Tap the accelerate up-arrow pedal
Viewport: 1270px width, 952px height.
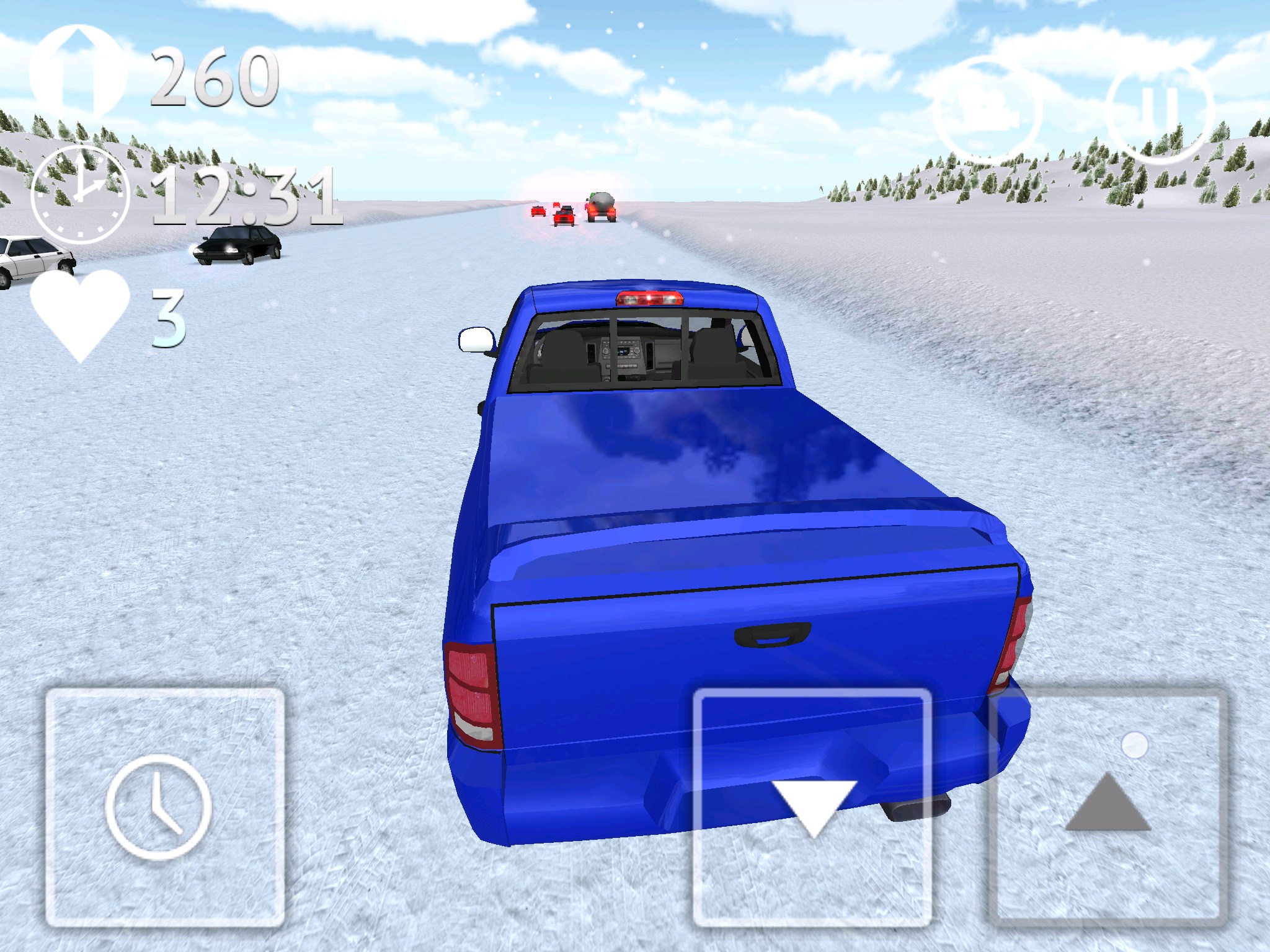pos(1108,807)
